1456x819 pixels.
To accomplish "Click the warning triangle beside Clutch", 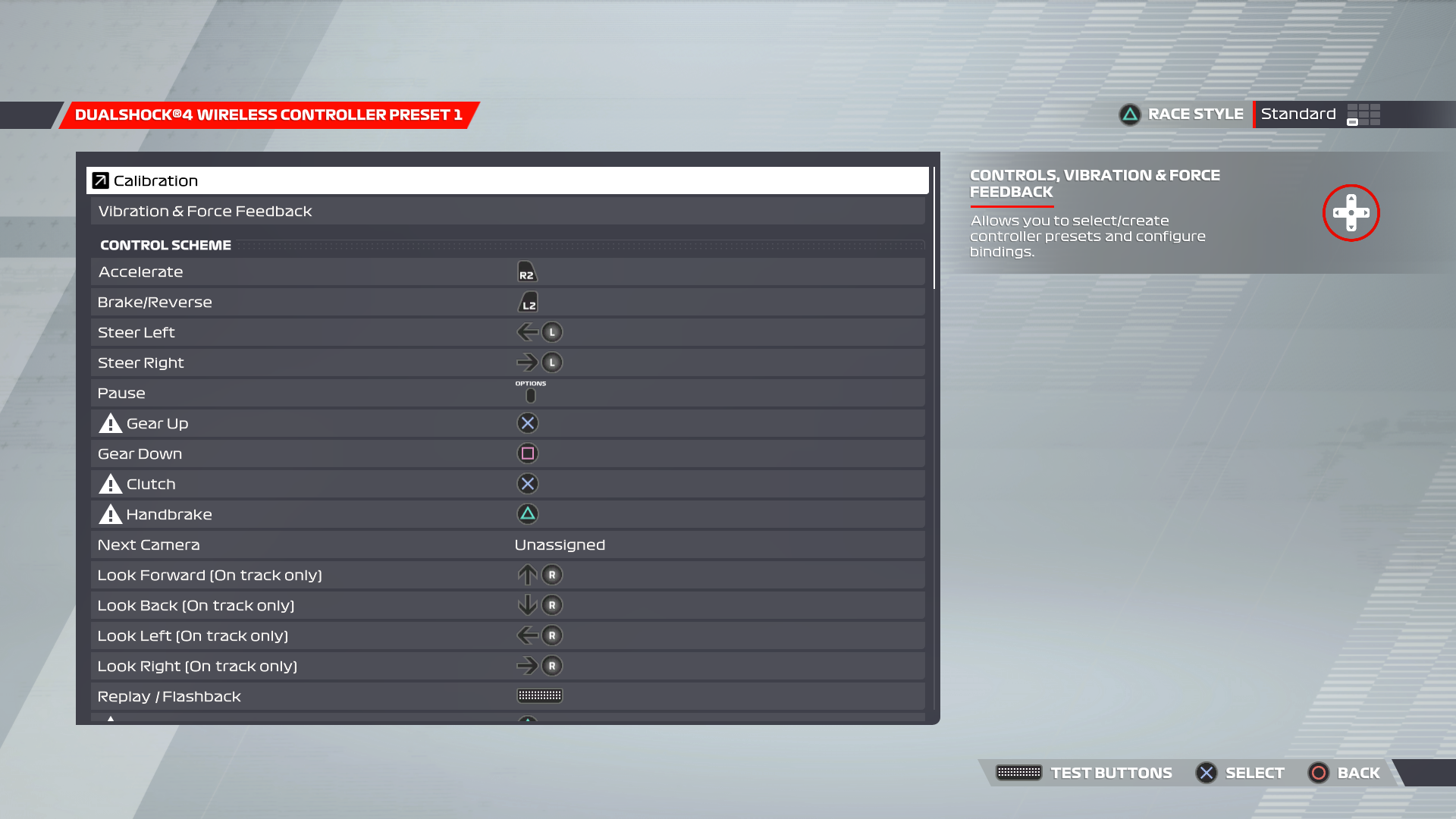I will (109, 483).
